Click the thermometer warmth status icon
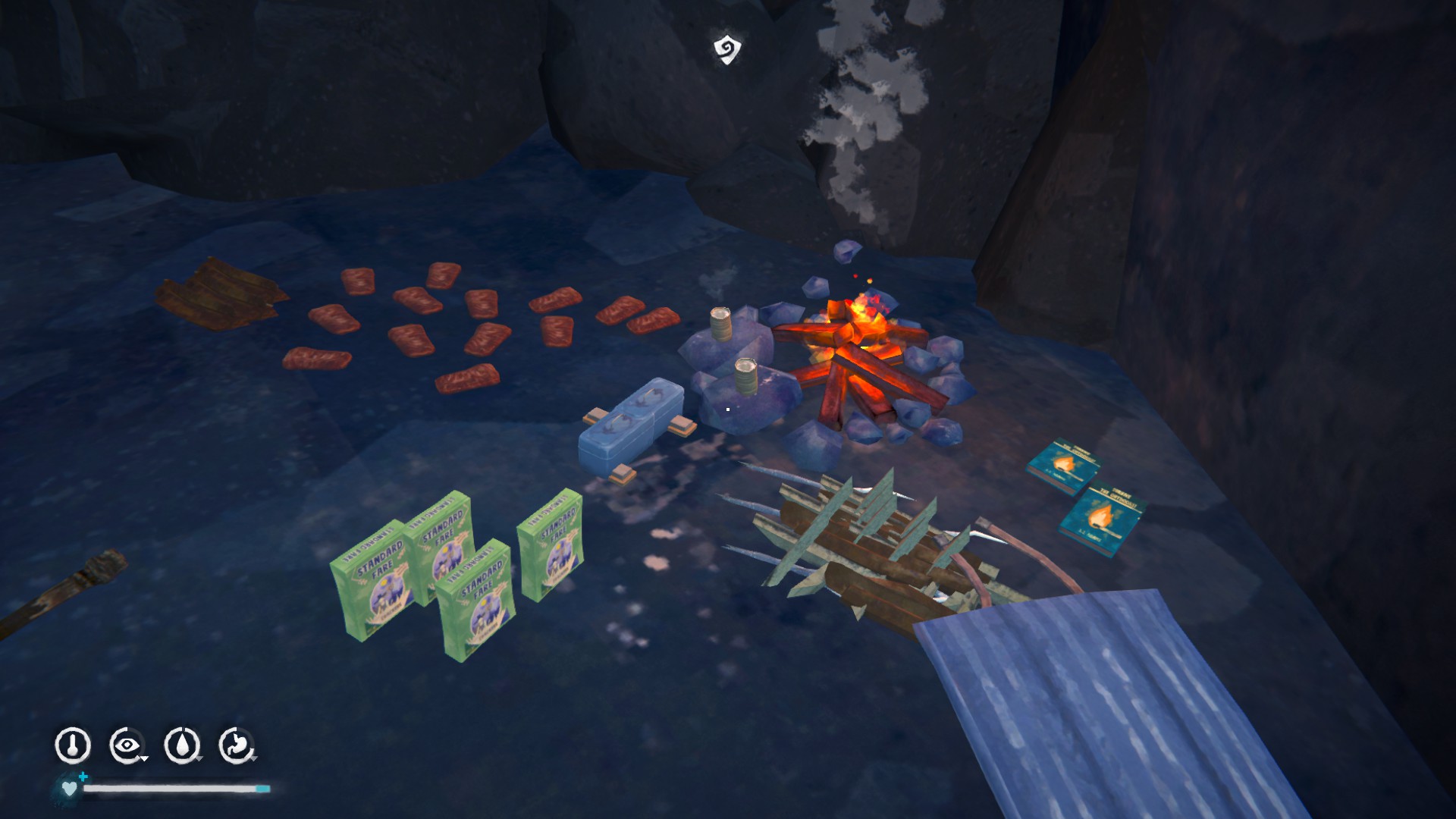This screenshot has height=819, width=1456. (x=73, y=745)
